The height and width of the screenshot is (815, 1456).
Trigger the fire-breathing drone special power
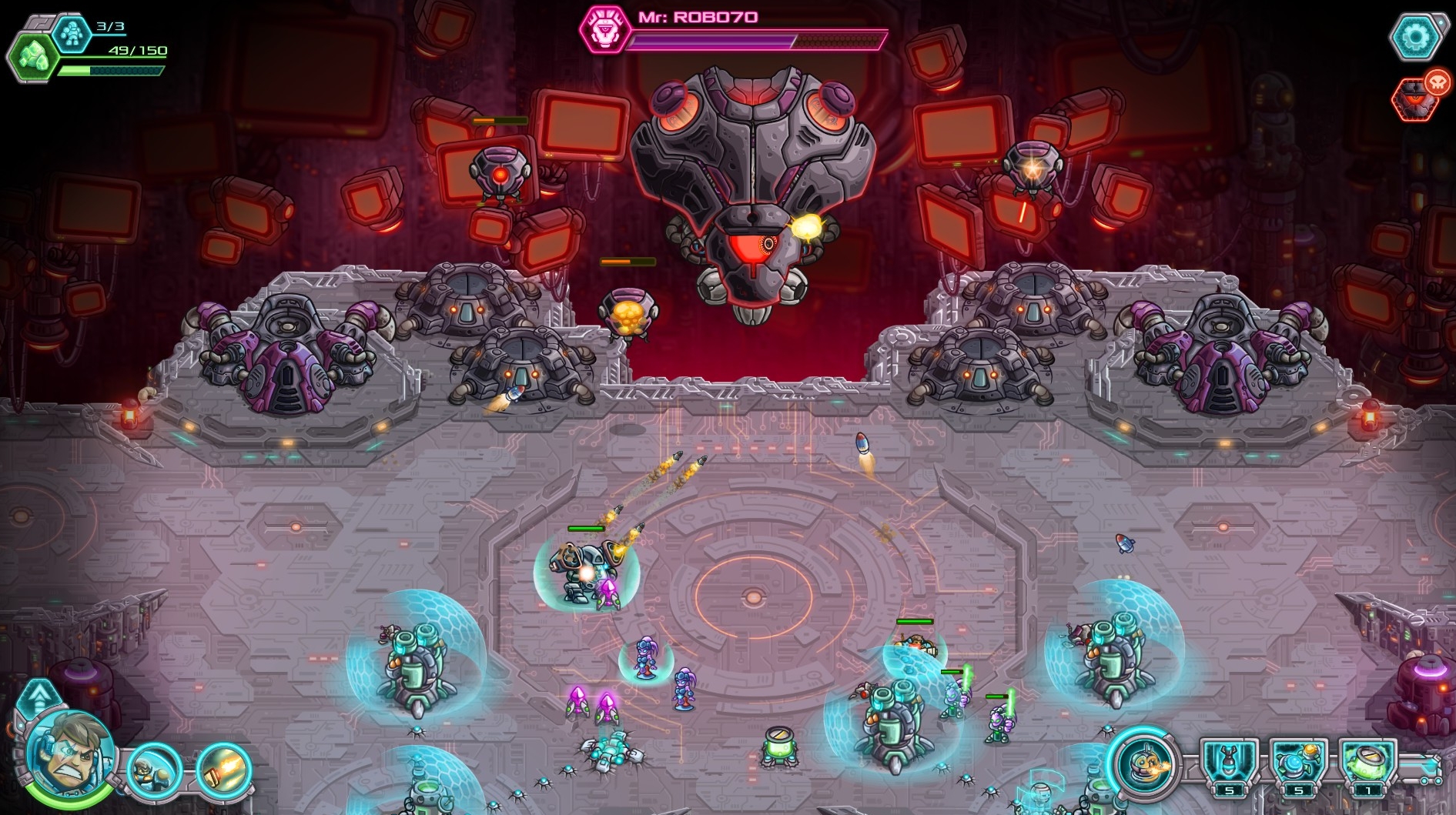click(1144, 764)
